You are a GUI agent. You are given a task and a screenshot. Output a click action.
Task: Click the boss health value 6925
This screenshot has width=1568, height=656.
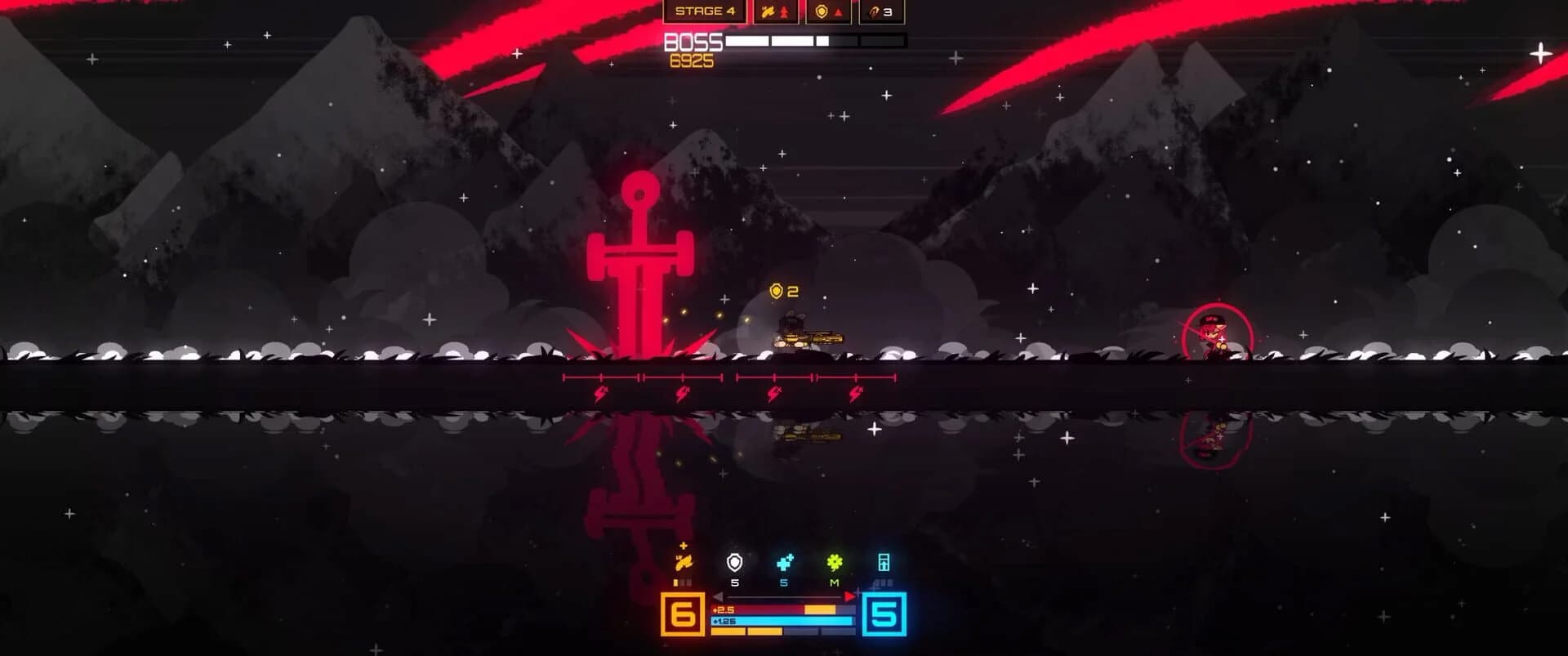pos(693,59)
